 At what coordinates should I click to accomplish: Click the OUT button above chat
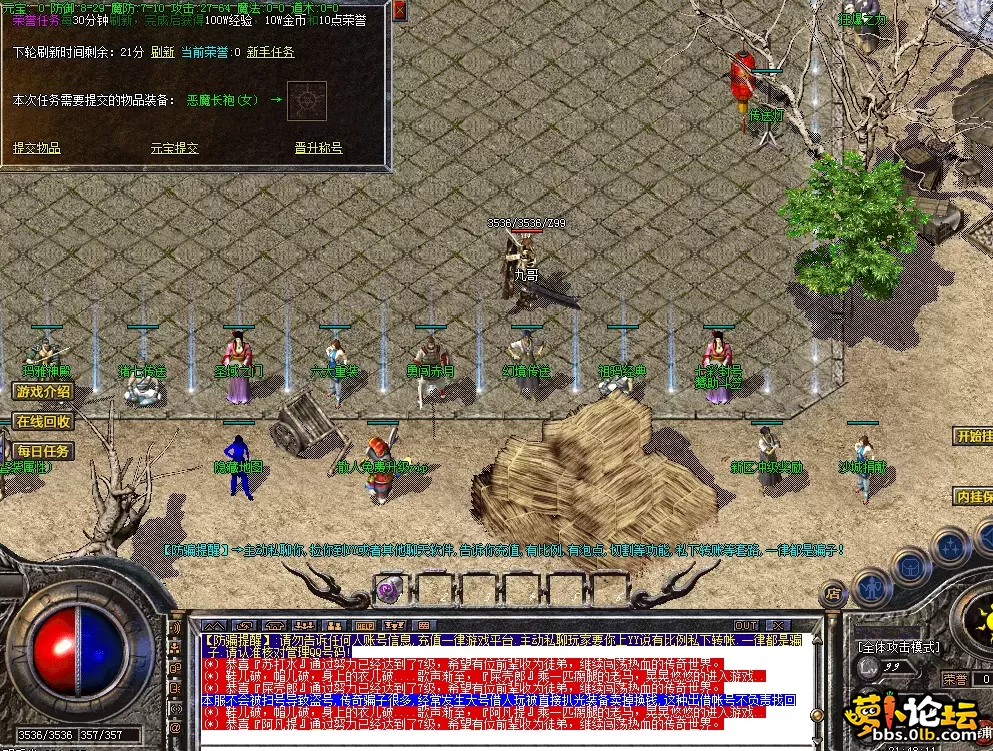click(746, 625)
